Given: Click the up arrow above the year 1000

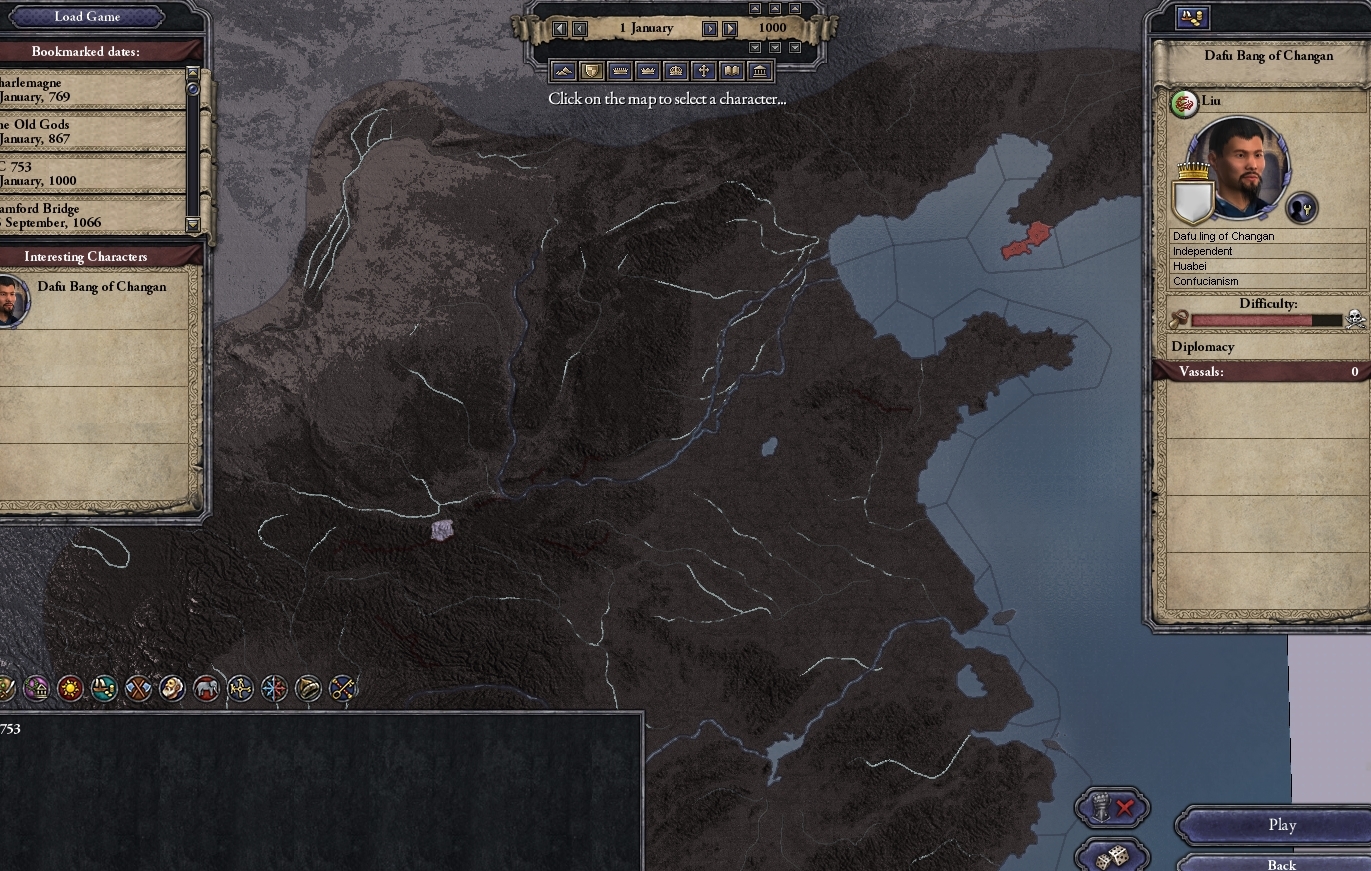Looking at the screenshot, I should pyautogui.click(x=775, y=10).
